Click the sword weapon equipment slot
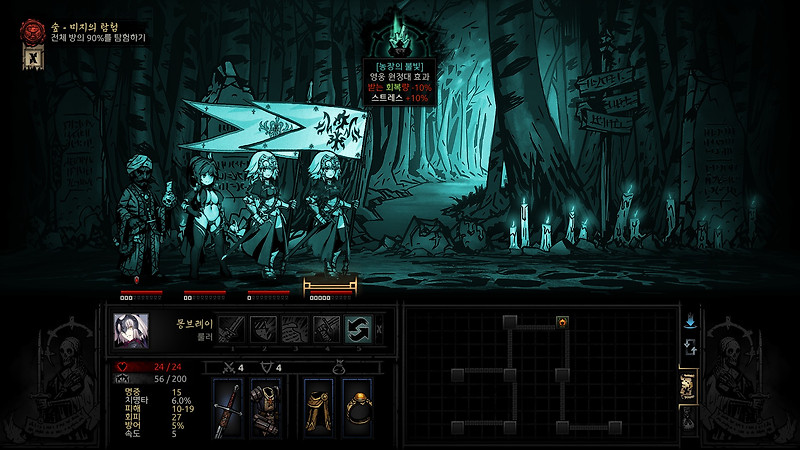The width and height of the screenshot is (800, 450). click(x=227, y=407)
